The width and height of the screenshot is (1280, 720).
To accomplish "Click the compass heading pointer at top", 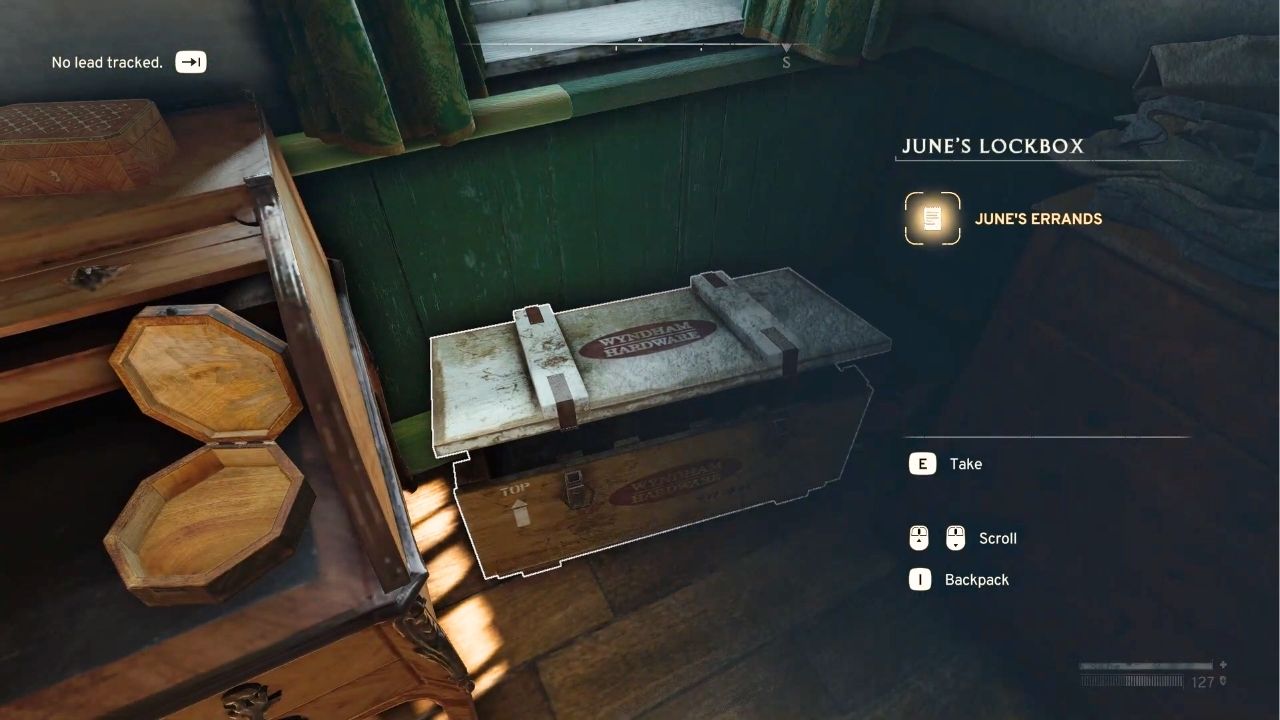I will pyautogui.click(x=786, y=46).
